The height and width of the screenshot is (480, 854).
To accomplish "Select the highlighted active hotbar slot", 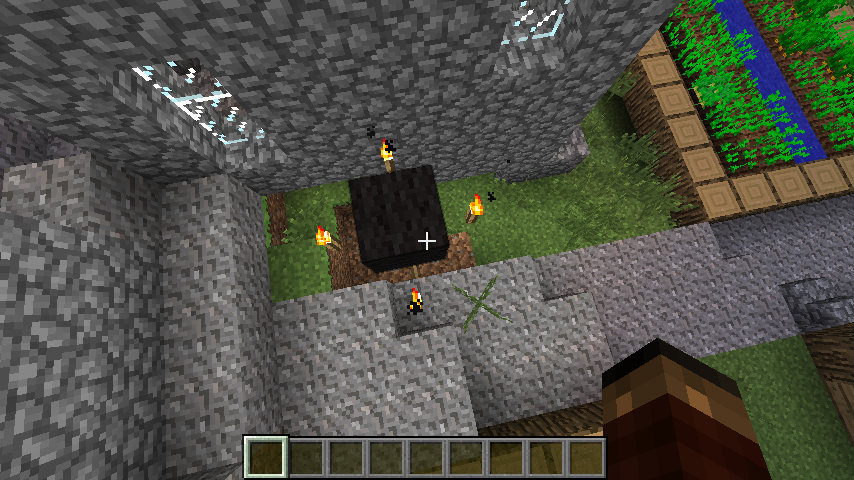I will point(266,457).
